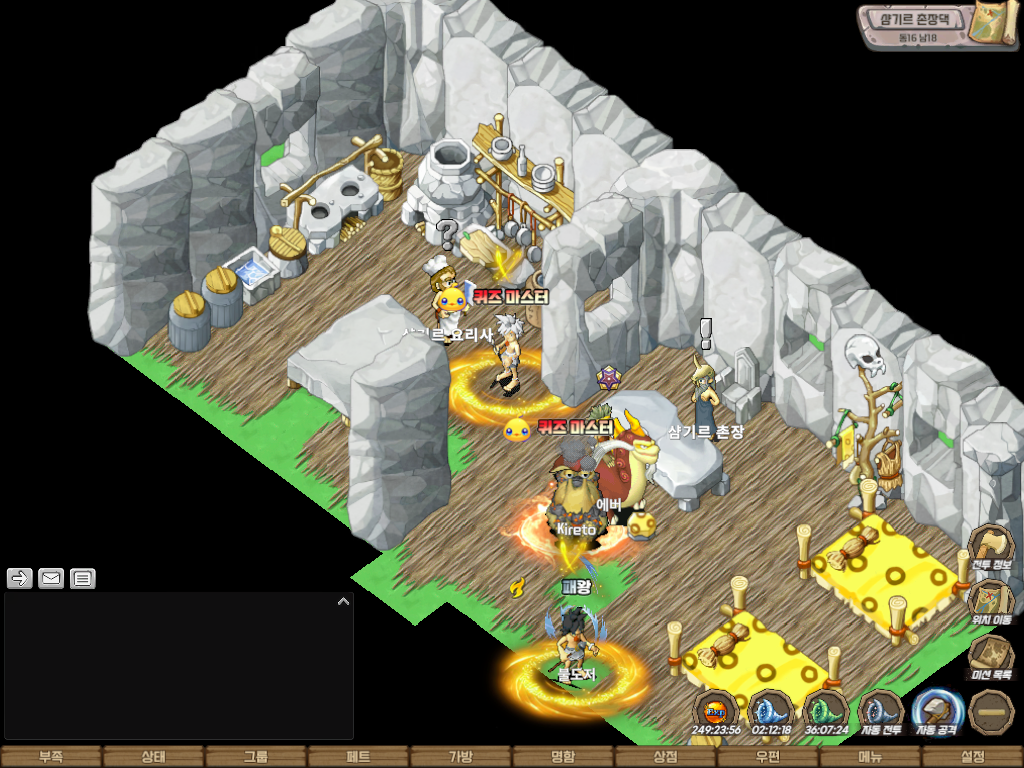This screenshot has height=768, width=1024.
Task: Expand the chat window with the caret
Action: pyautogui.click(x=343, y=602)
